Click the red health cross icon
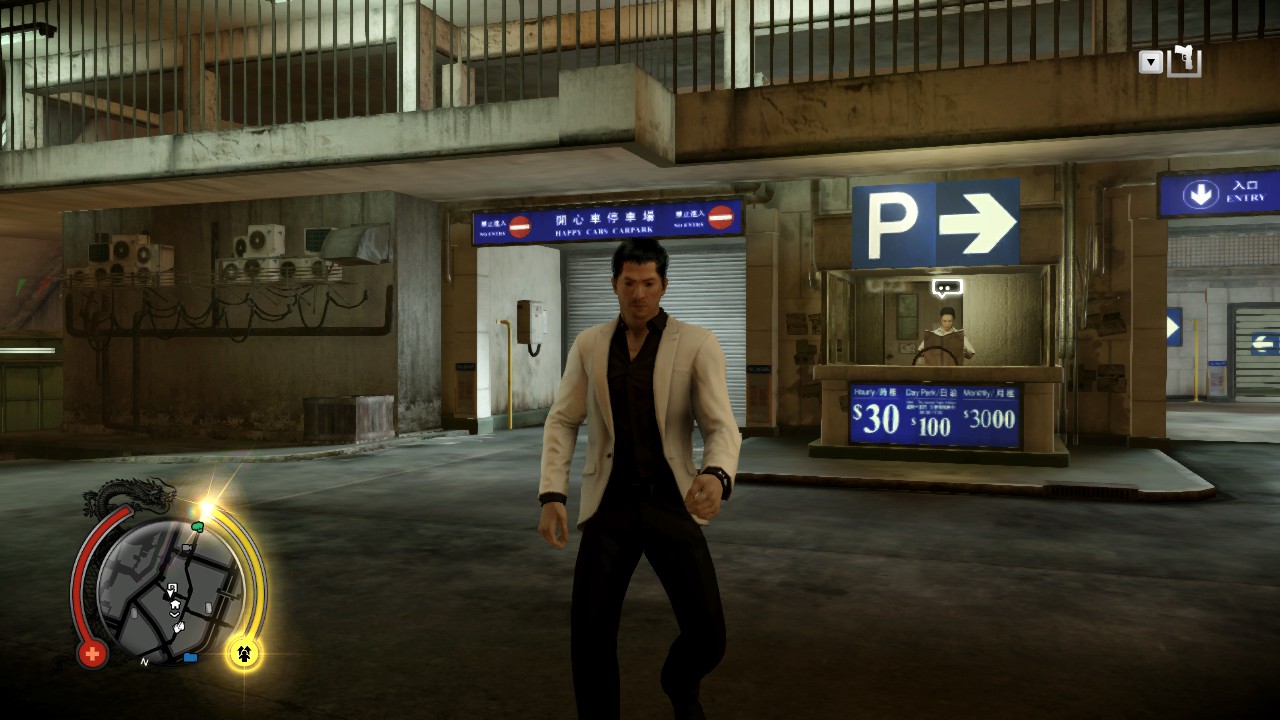The image size is (1280, 720). (x=92, y=654)
